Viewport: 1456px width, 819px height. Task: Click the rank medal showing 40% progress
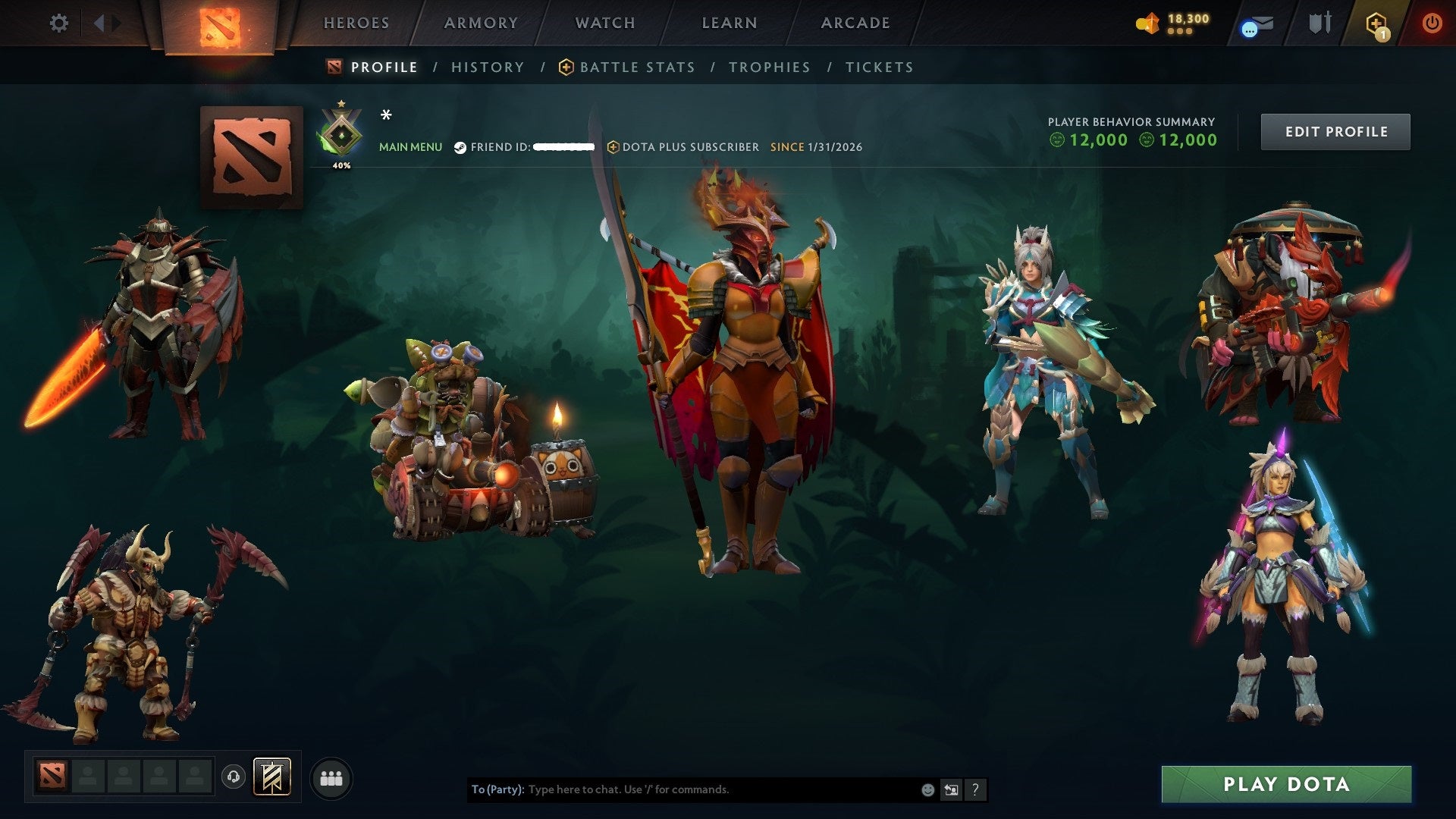coord(343,135)
